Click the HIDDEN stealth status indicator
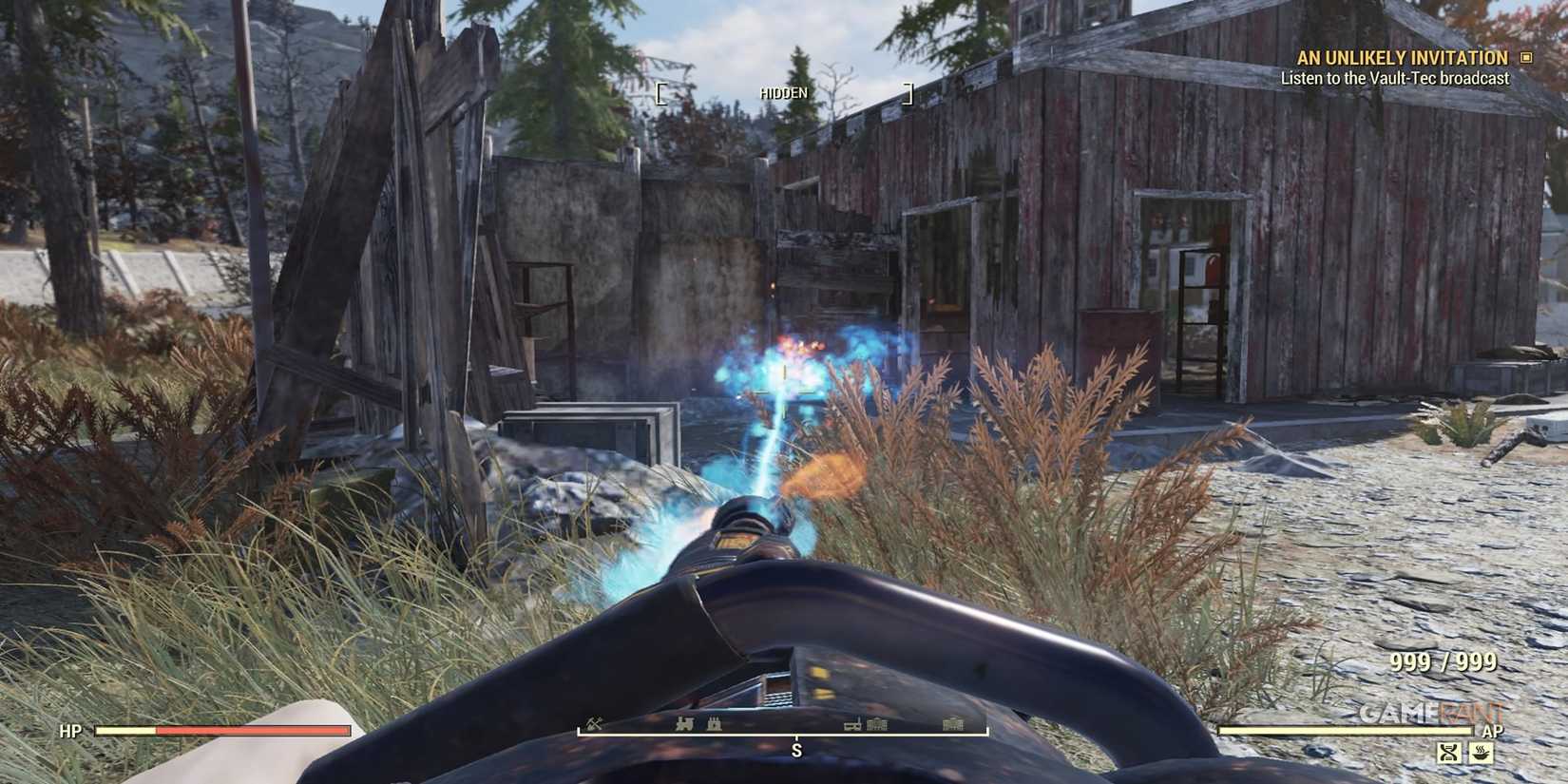Screen dimensions: 1568x784 click(783, 92)
